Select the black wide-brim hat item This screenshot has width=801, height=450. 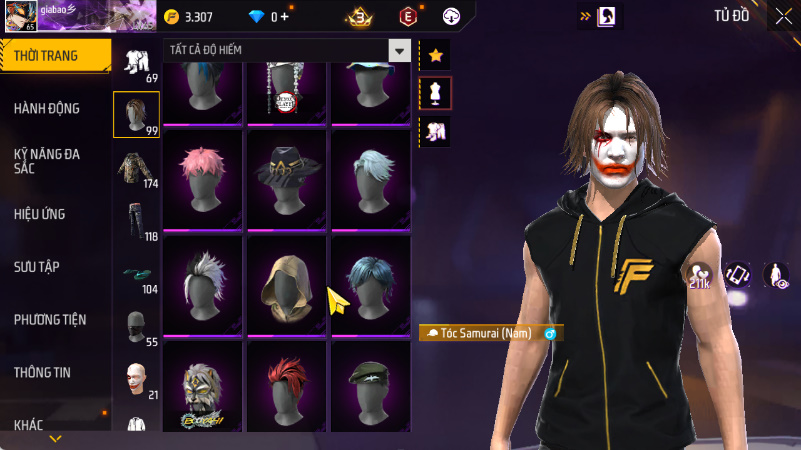pos(287,178)
